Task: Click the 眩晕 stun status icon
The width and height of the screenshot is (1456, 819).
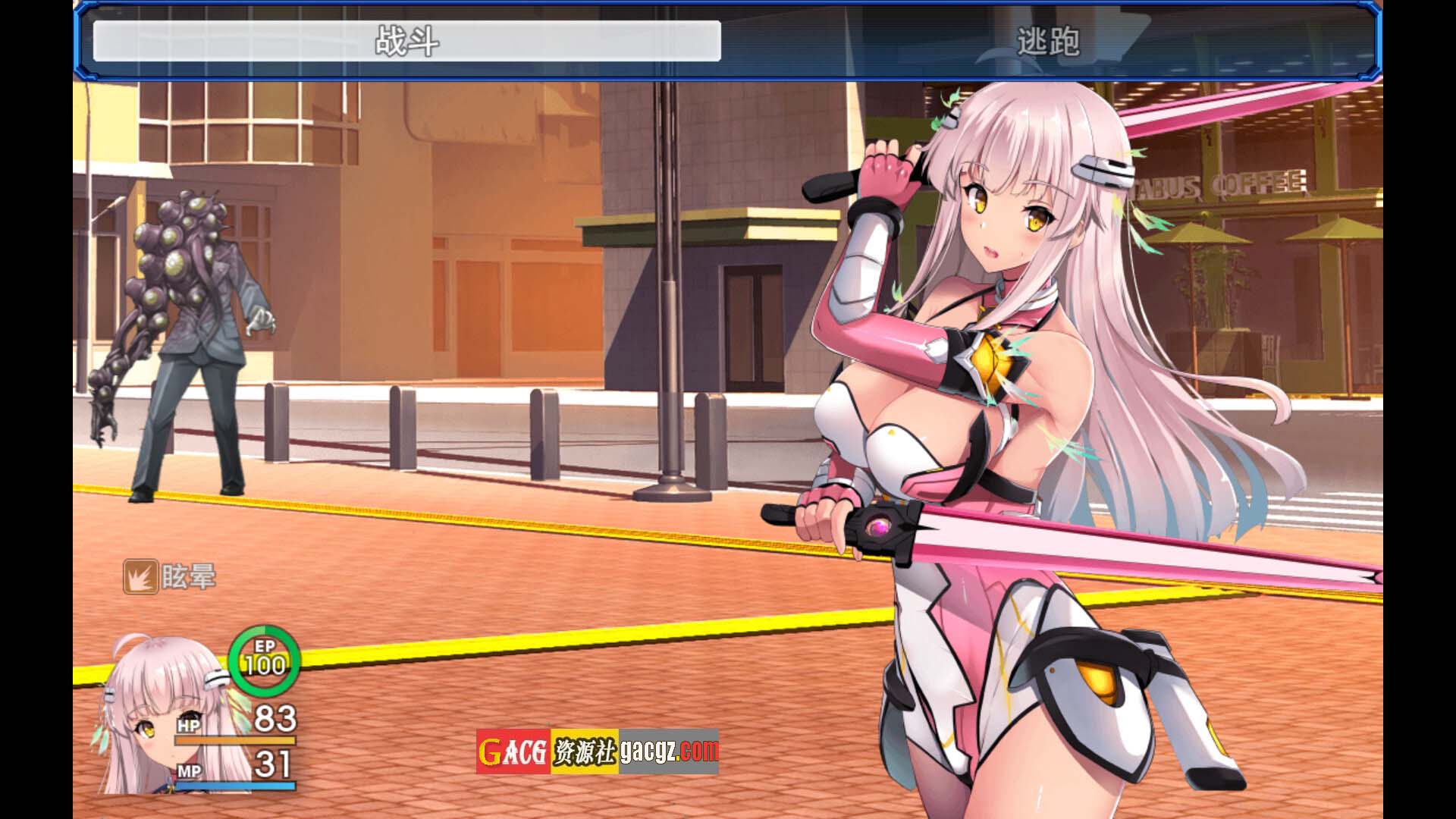Action: point(140,577)
